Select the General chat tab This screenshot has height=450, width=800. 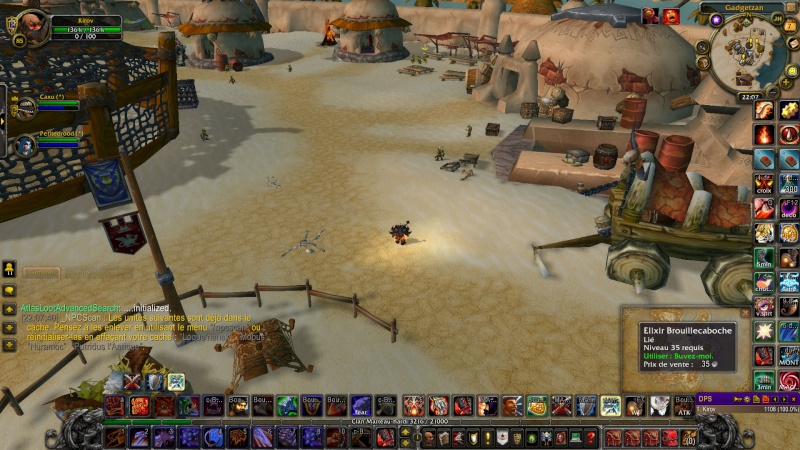tap(41, 272)
